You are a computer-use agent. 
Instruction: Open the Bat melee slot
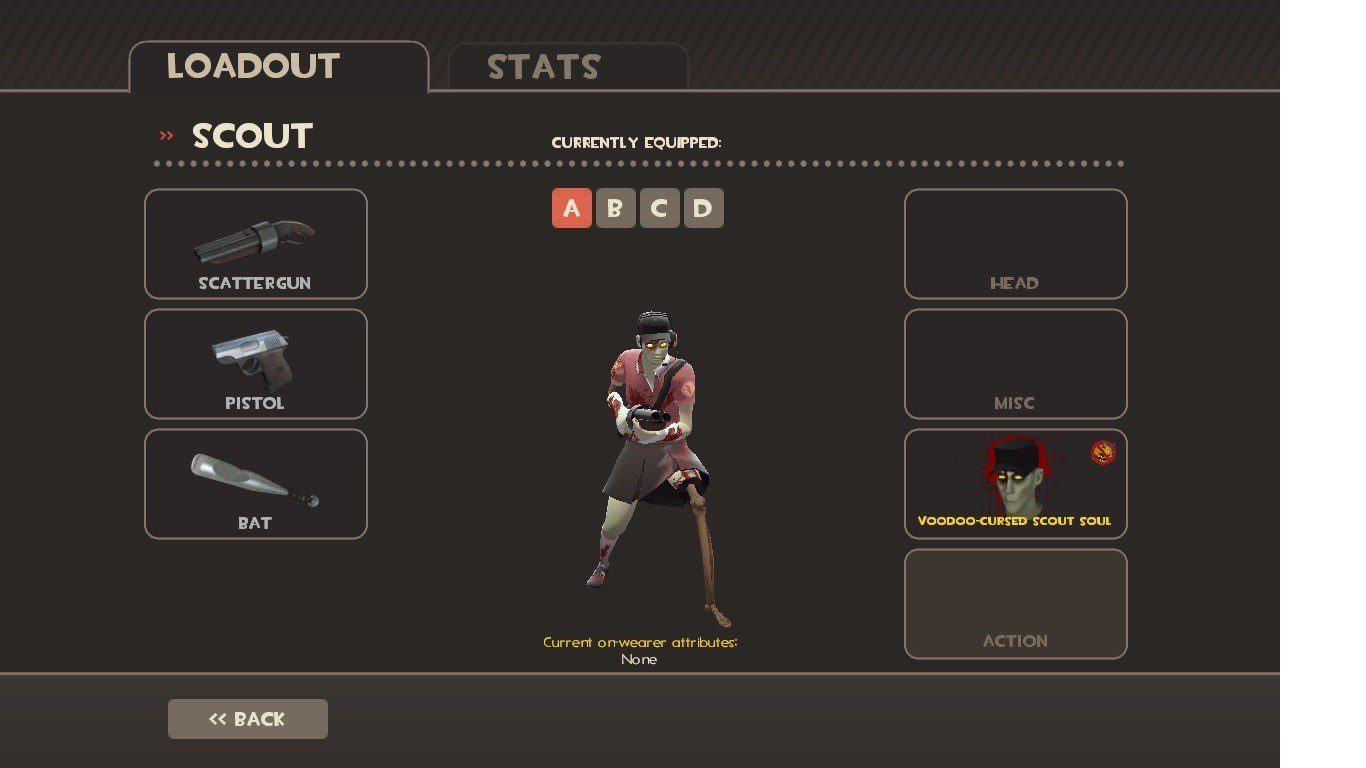(x=256, y=484)
